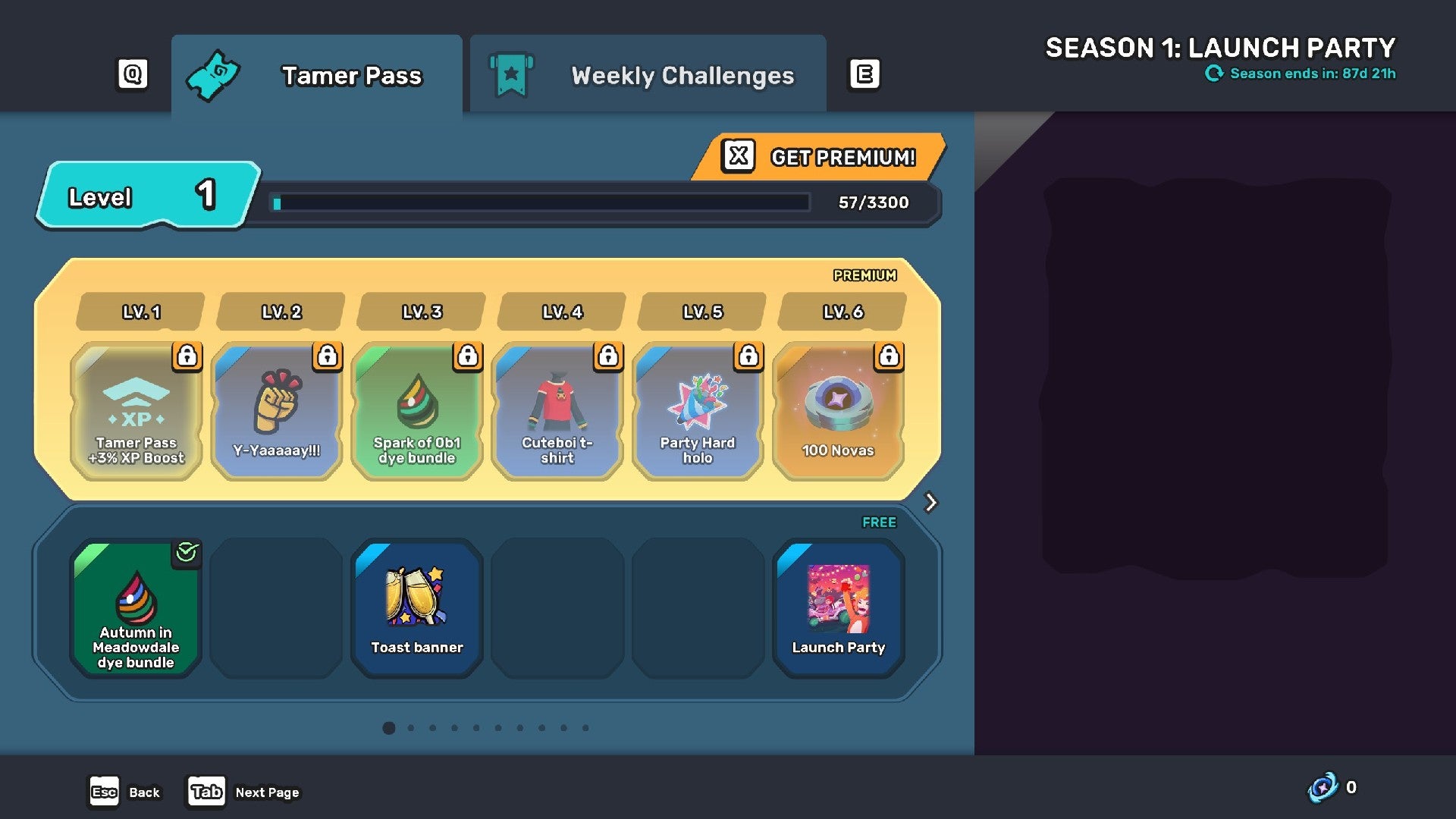Click the claimed checkmark on Autumn in Meadowdale bundle
Image resolution: width=1456 pixels, height=819 pixels.
187,554
